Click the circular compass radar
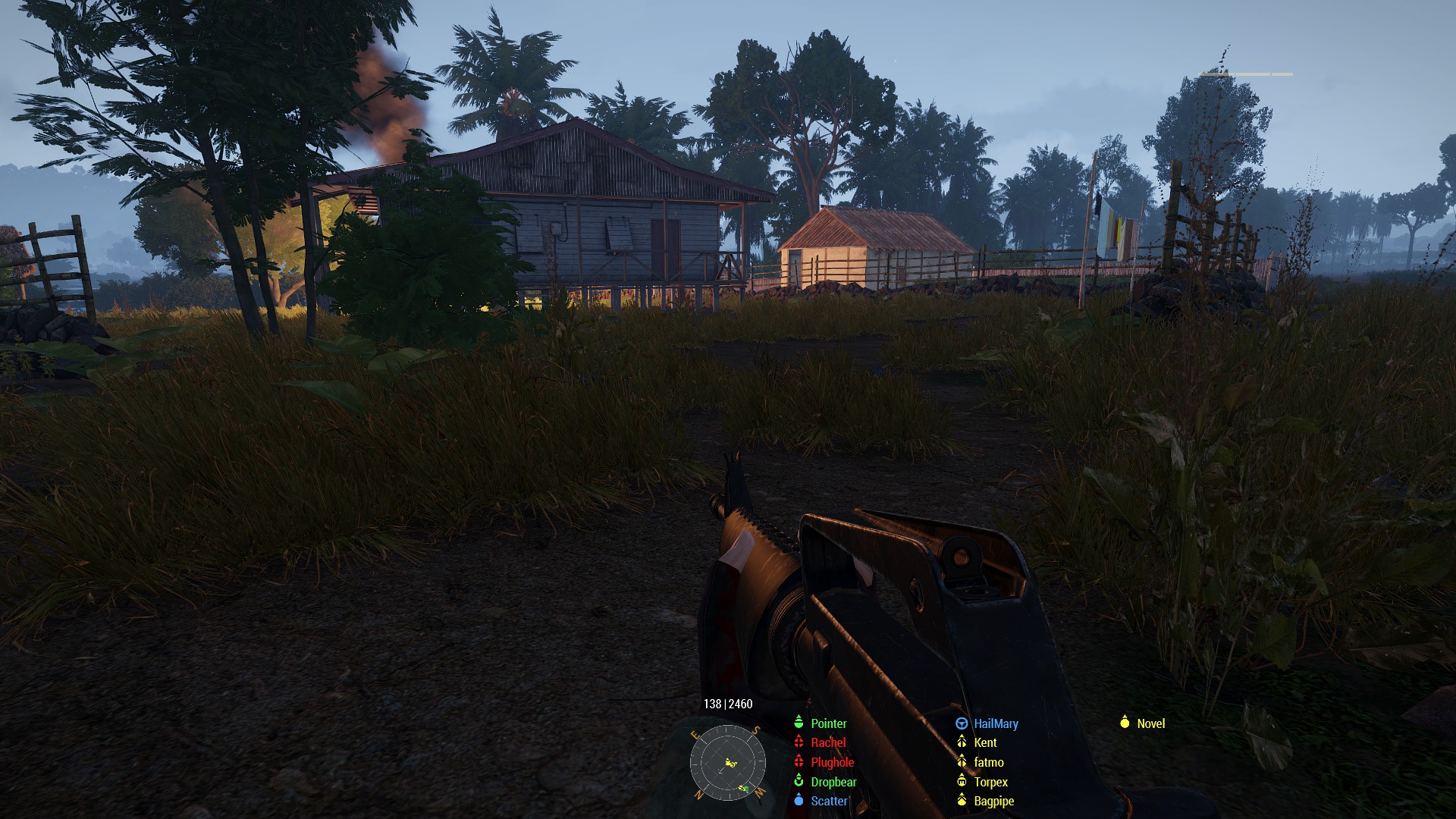Image resolution: width=1456 pixels, height=819 pixels. tap(727, 763)
